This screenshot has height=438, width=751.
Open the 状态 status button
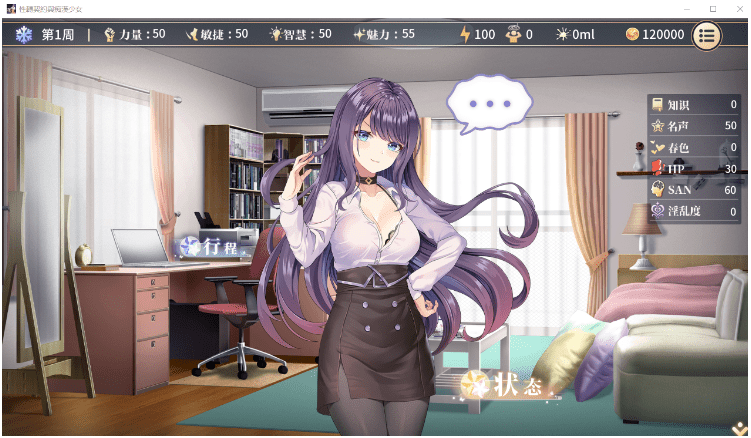(x=503, y=385)
